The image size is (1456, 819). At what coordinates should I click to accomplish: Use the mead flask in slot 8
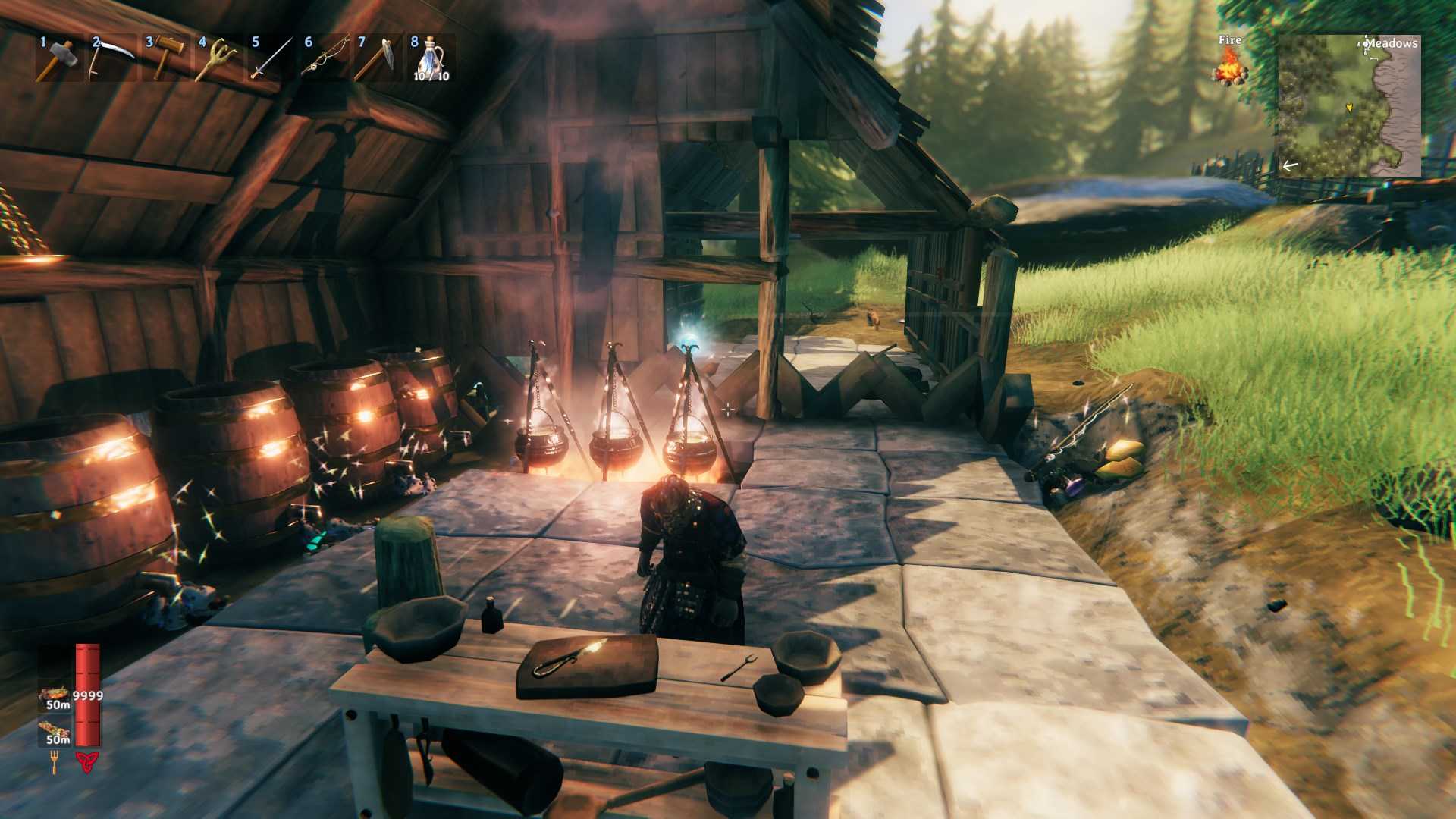click(431, 58)
